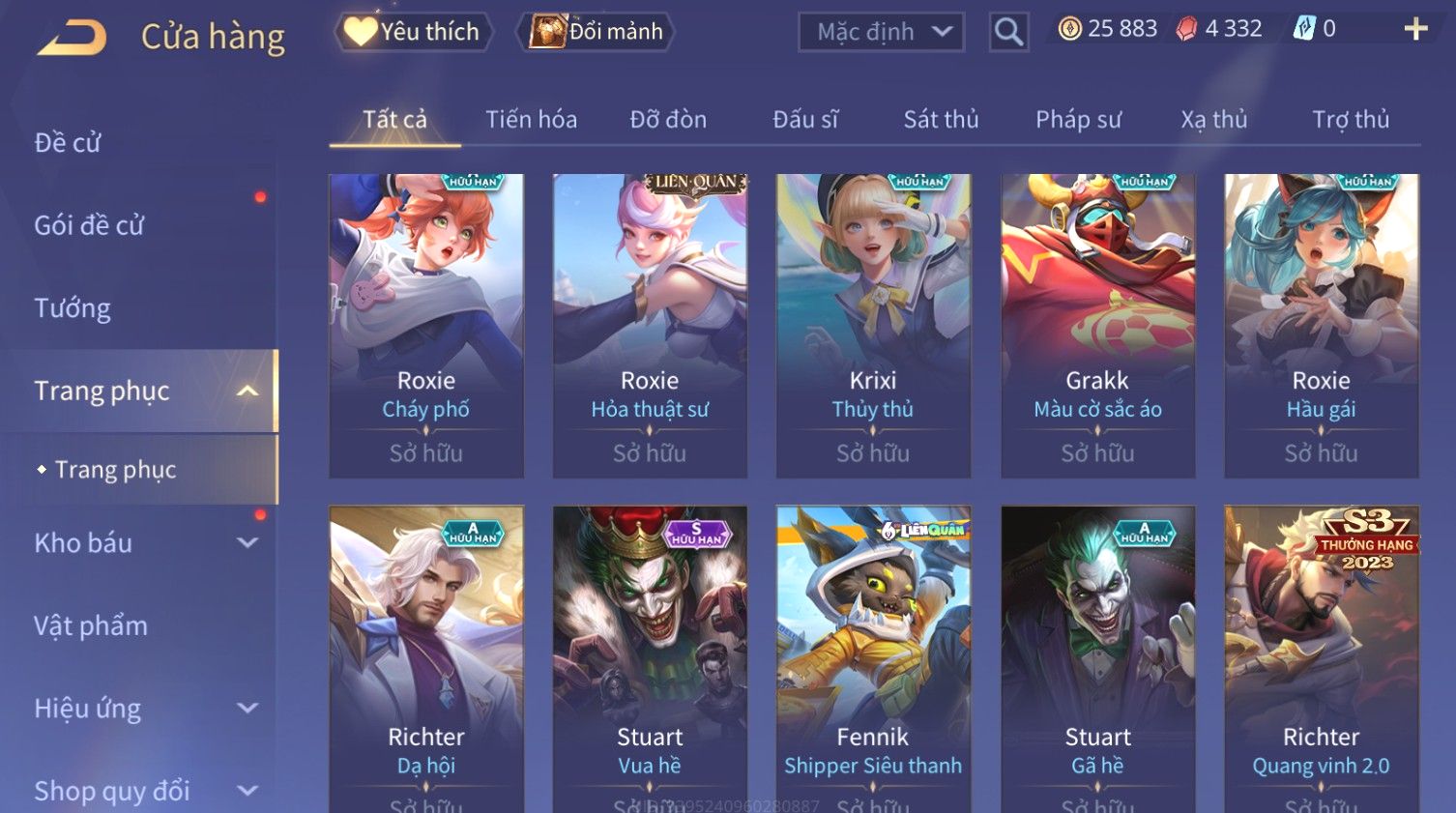The width and height of the screenshot is (1456, 813).
Task: Open the Gói đề cử section
Action: 89,226
